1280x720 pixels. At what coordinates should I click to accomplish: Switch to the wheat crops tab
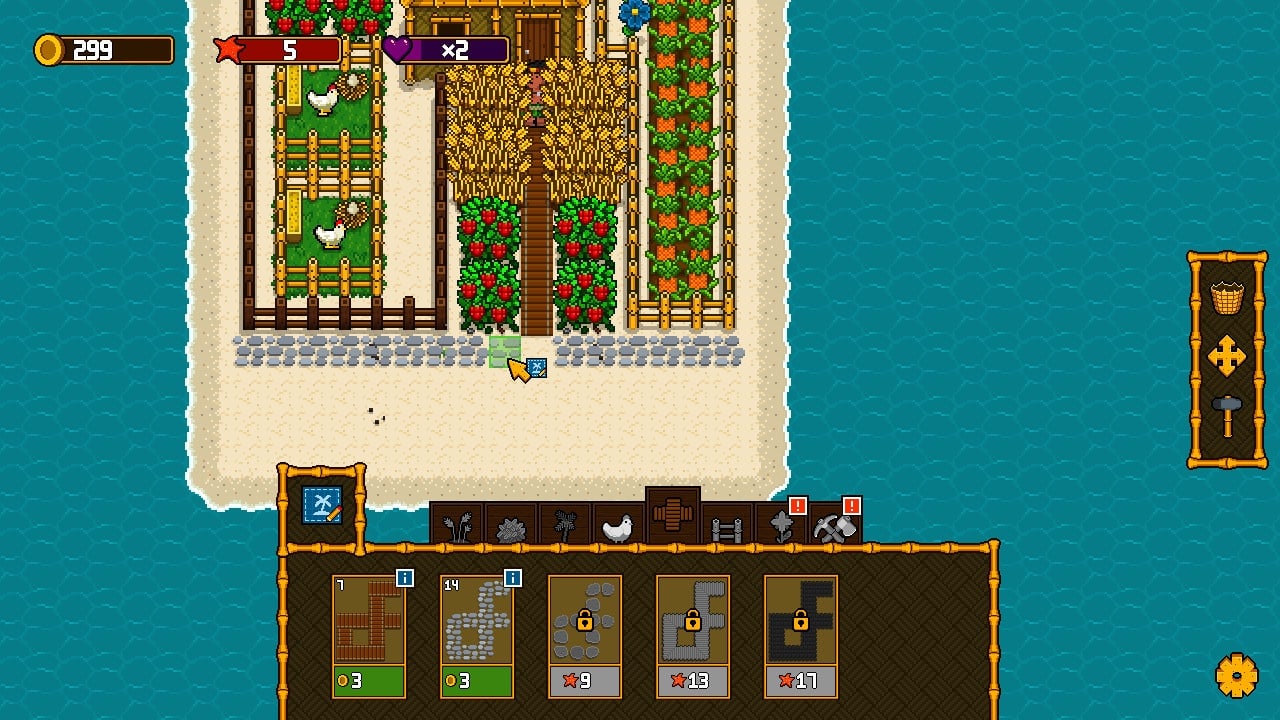click(x=458, y=526)
